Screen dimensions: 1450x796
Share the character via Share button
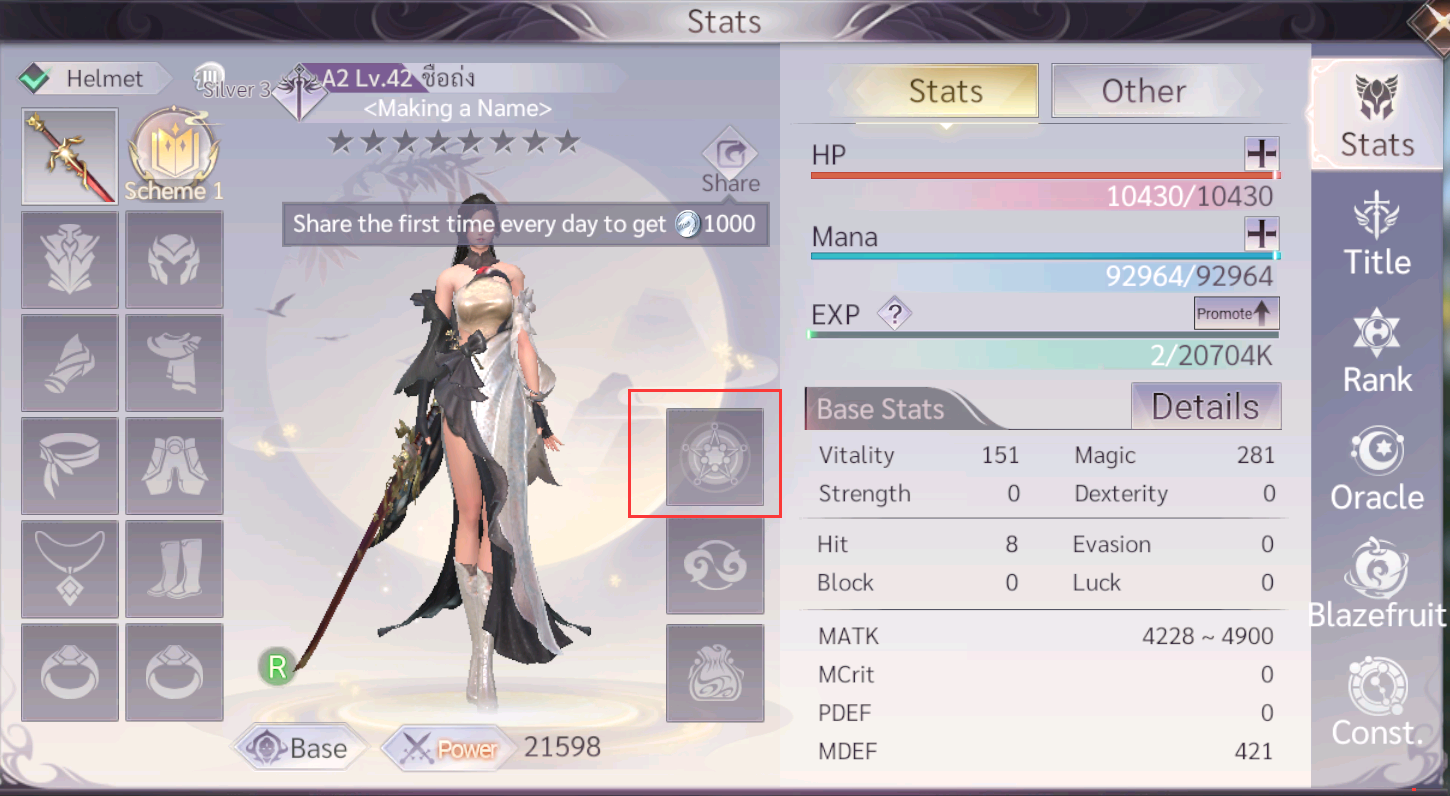(730, 160)
